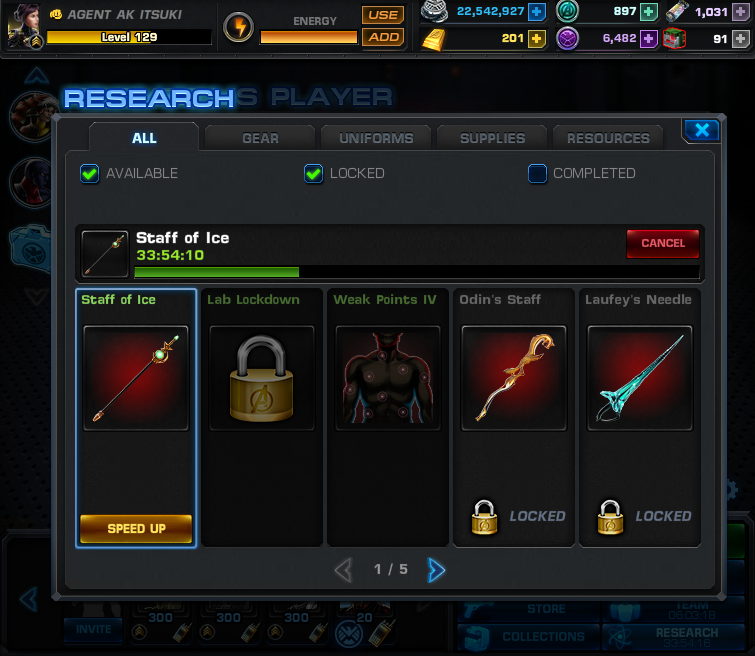Uncheck the Locked filter checkbox
The height and width of the screenshot is (656, 755).
tap(314, 173)
